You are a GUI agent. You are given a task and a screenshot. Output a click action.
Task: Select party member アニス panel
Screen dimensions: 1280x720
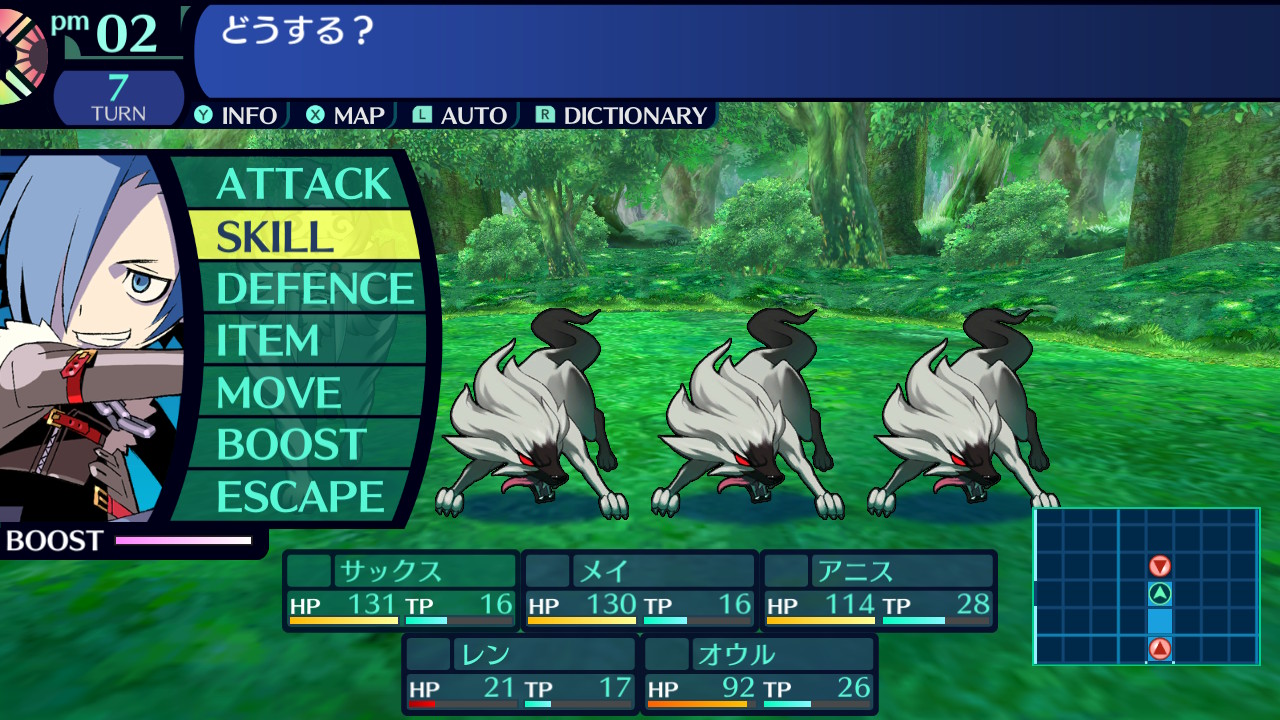coord(879,590)
